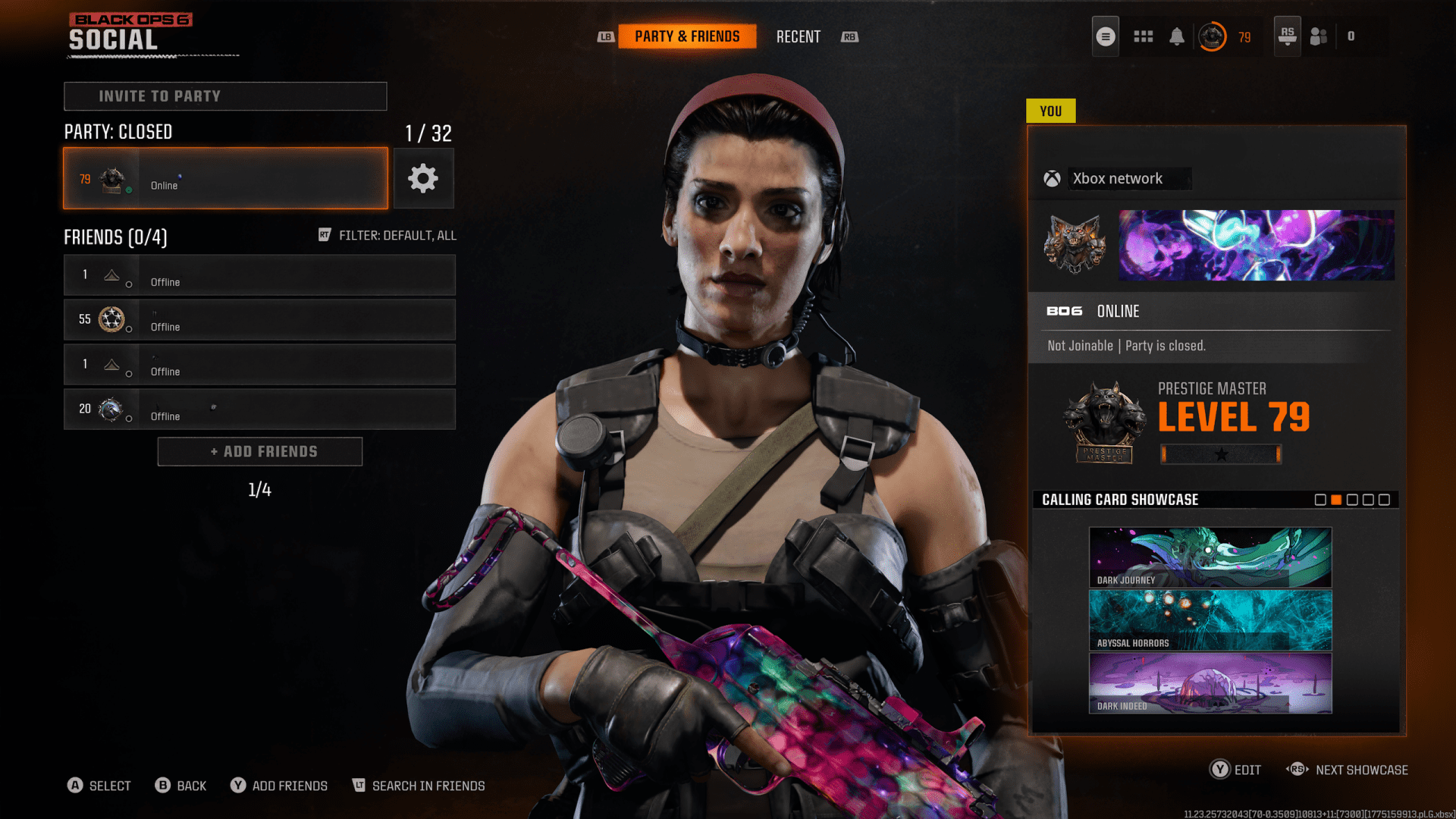Switch to the Recent tab
The image size is (1456, 819).
coord(798,36)
